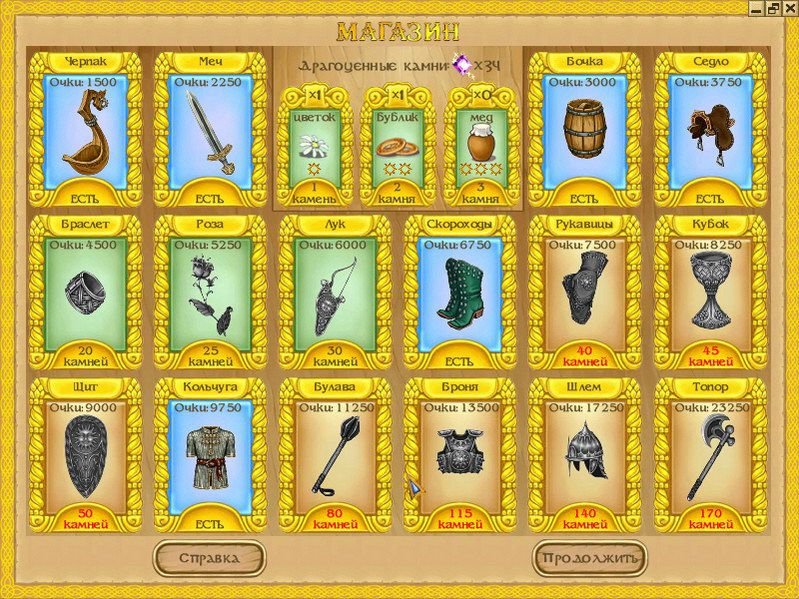Click the owned Меч sword card

pyautogui.click(x=211, y=127)
